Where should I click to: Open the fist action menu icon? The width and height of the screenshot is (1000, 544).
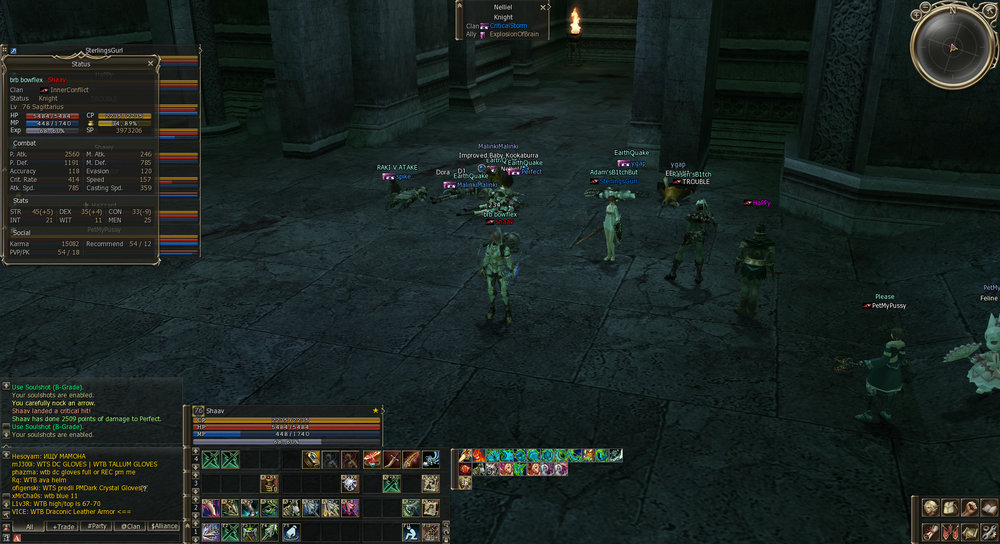click(968, 508)
